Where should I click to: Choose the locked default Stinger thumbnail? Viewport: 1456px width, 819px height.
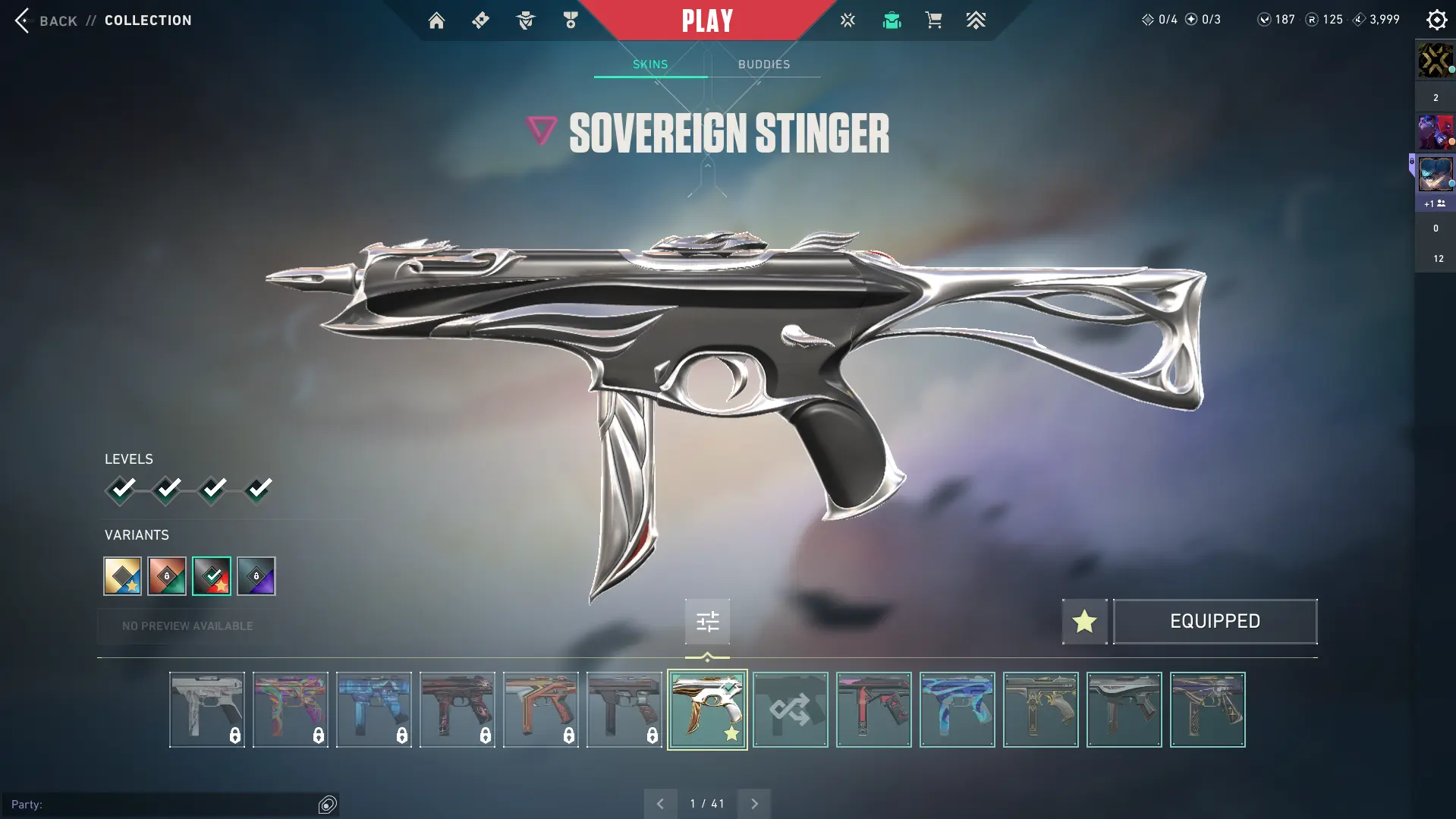tap(207, 710)
